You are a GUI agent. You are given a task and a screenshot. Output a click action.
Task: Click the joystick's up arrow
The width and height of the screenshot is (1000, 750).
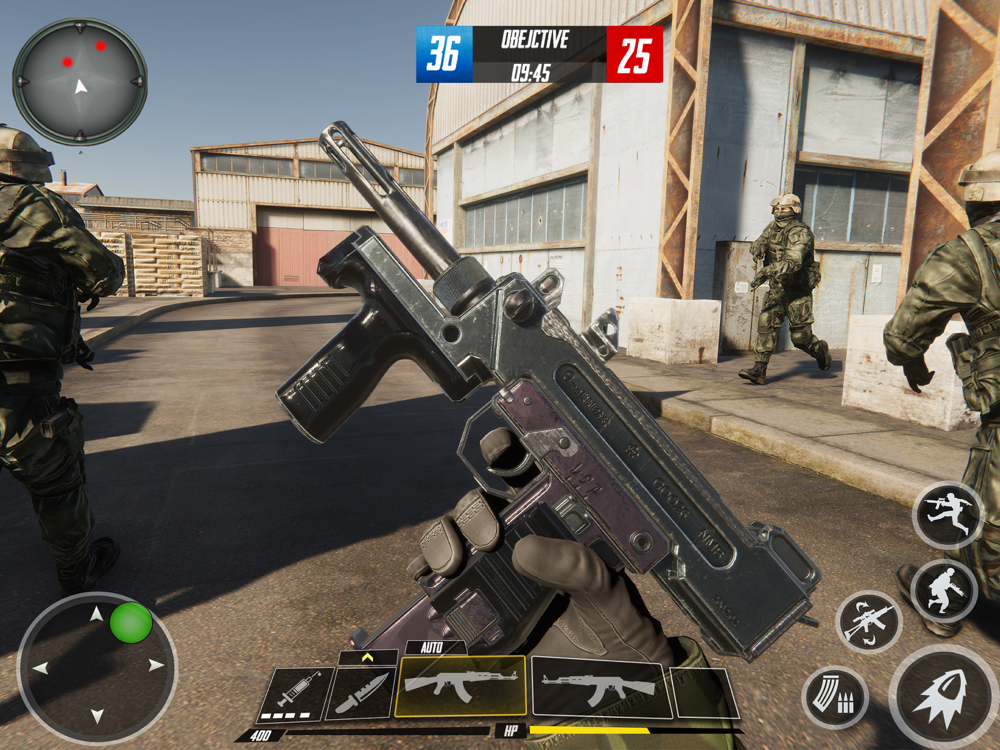(x=97, y=613)
